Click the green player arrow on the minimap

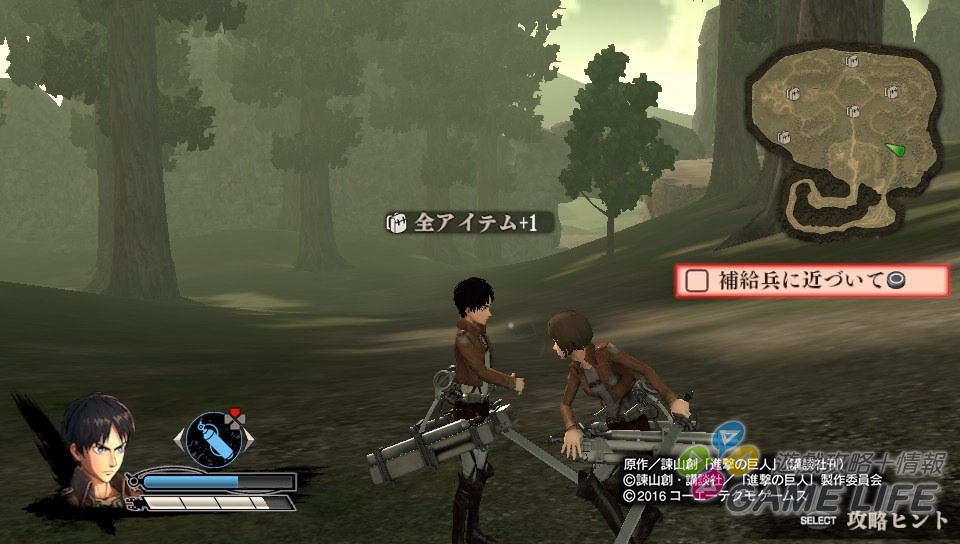(895, 149)
